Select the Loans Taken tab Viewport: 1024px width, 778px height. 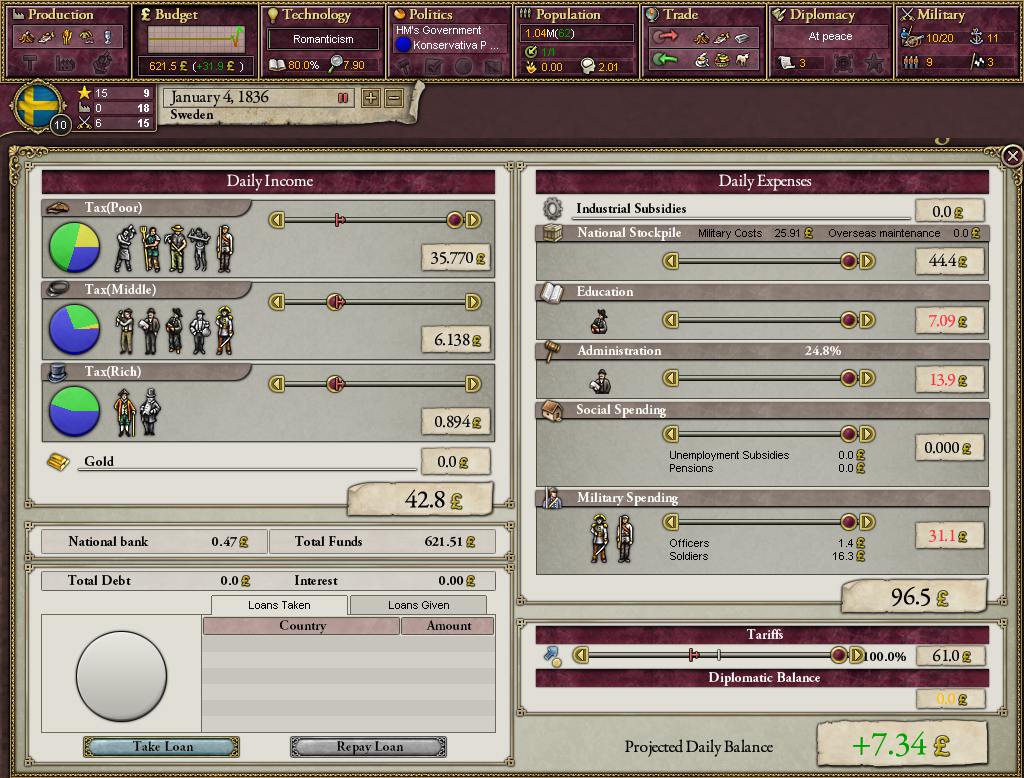click(x=279, y=605)
